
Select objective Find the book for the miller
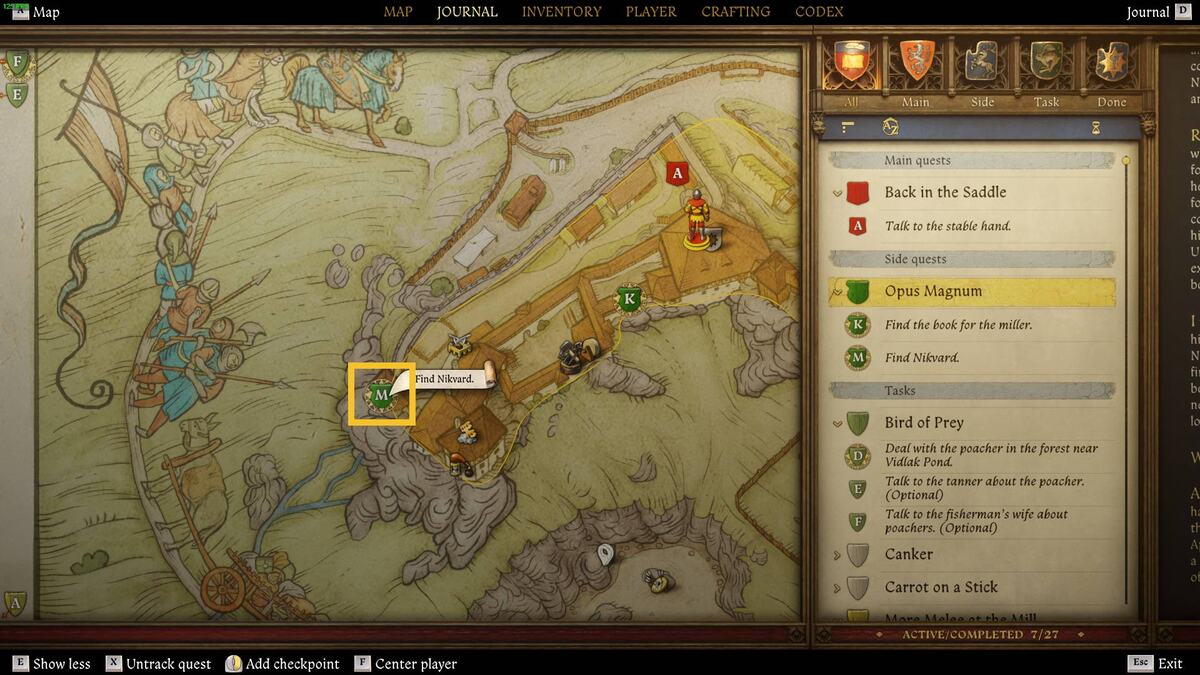point(957,325)
